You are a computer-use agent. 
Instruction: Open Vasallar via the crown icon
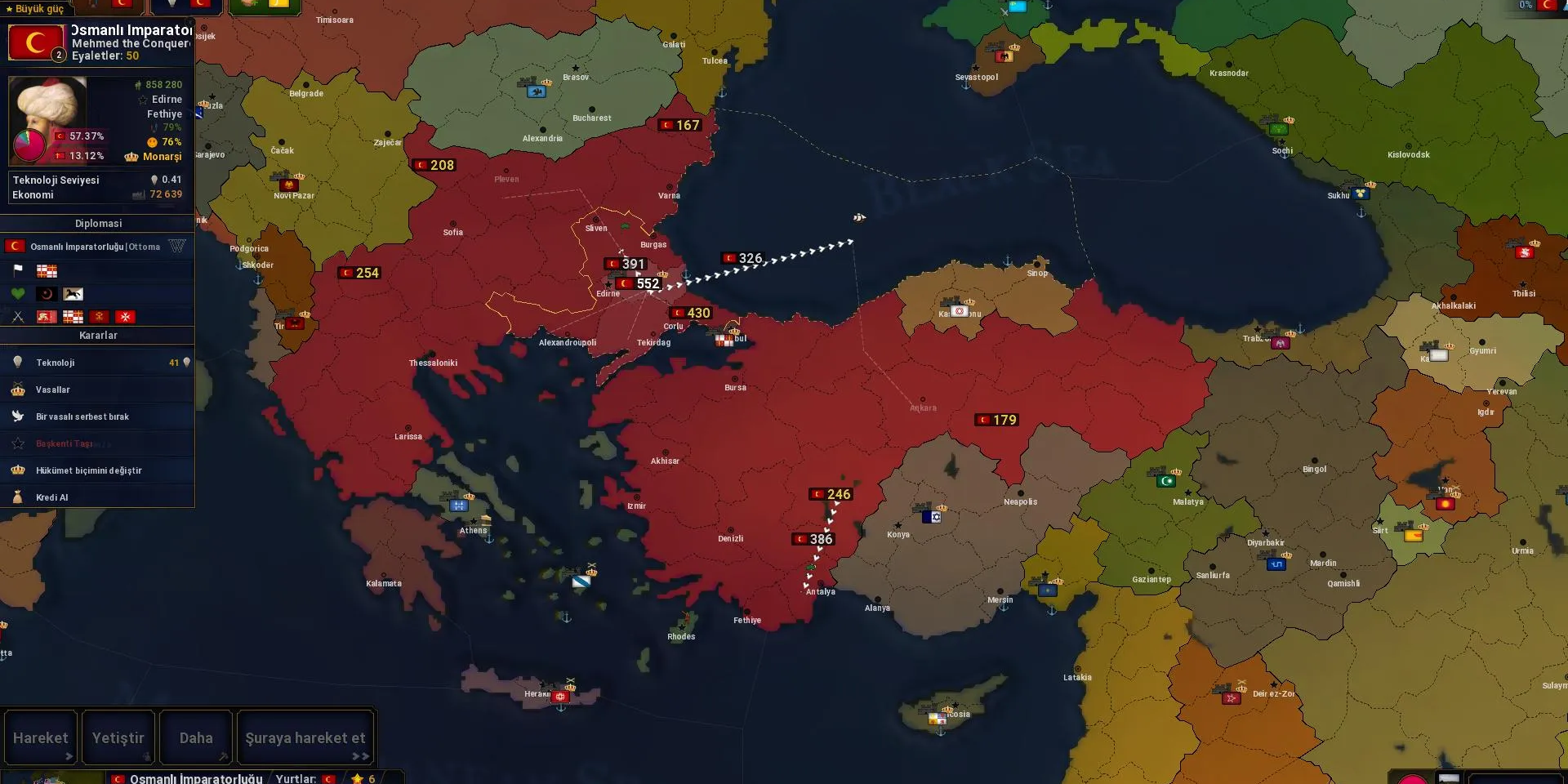pyautogui.click(x=18, y=390)
